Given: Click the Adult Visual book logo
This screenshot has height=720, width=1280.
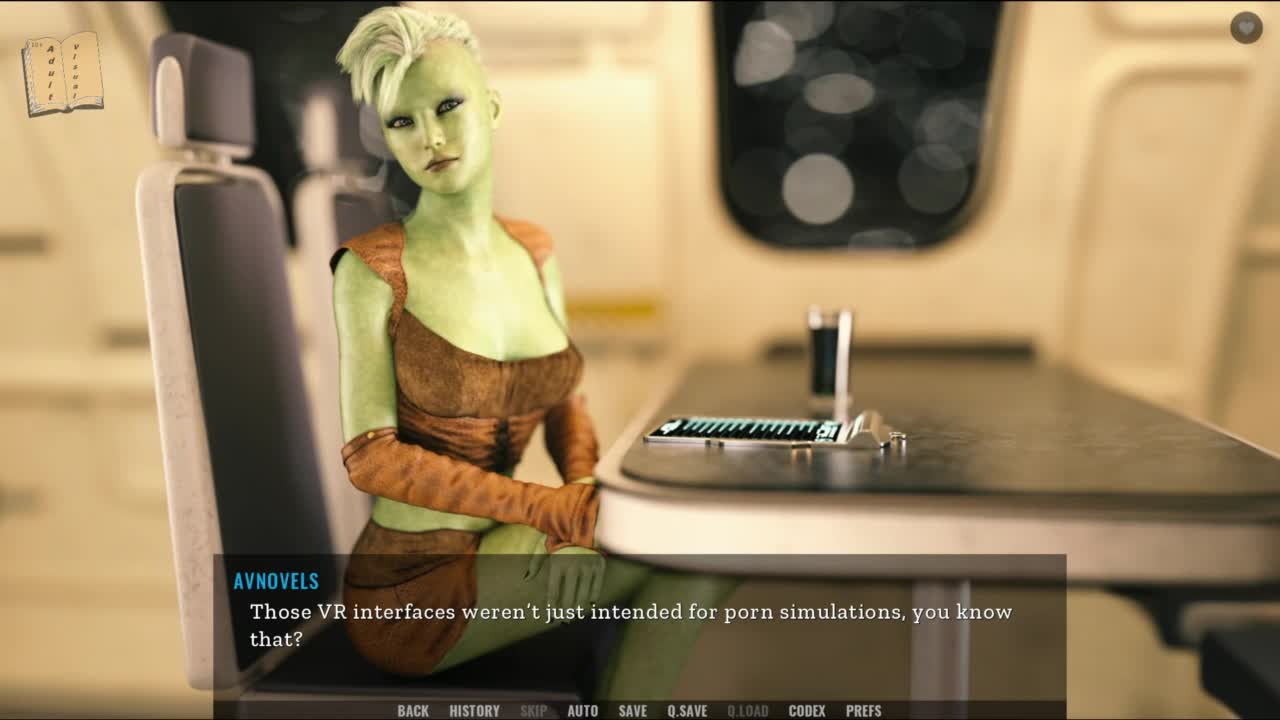Looking at the screenshot, I should tap(63, 73).
